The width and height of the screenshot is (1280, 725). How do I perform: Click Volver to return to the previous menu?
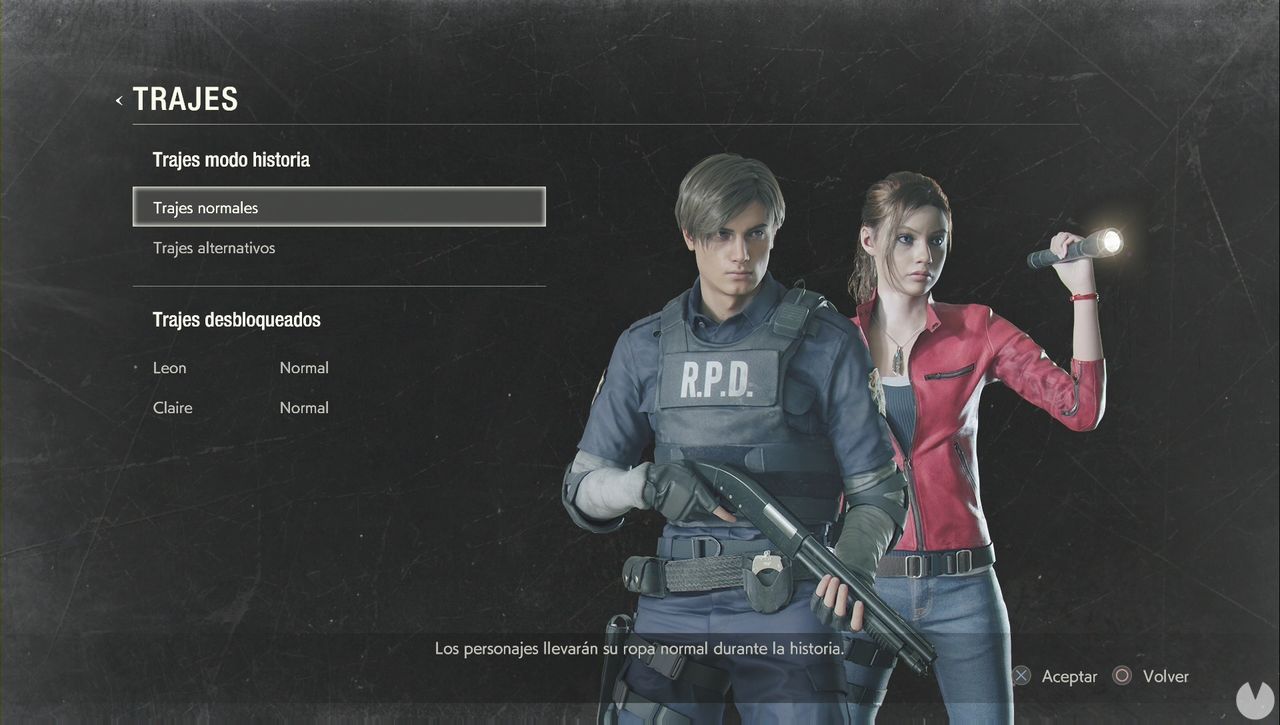tap(1165, 676)
